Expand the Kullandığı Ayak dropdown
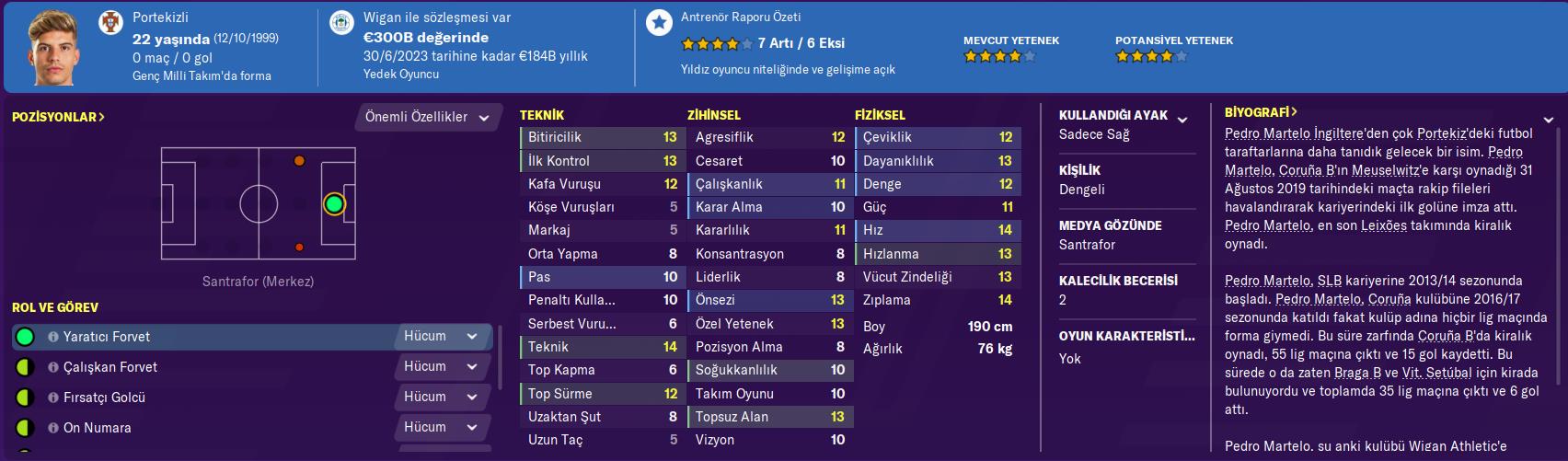This screenshot has height=461, width=1568. point(1182,120)
